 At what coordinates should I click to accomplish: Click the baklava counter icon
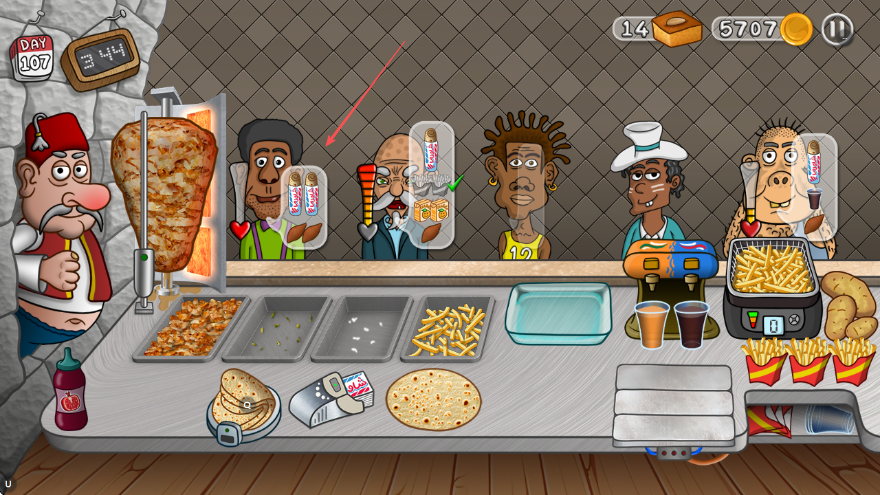676,29
